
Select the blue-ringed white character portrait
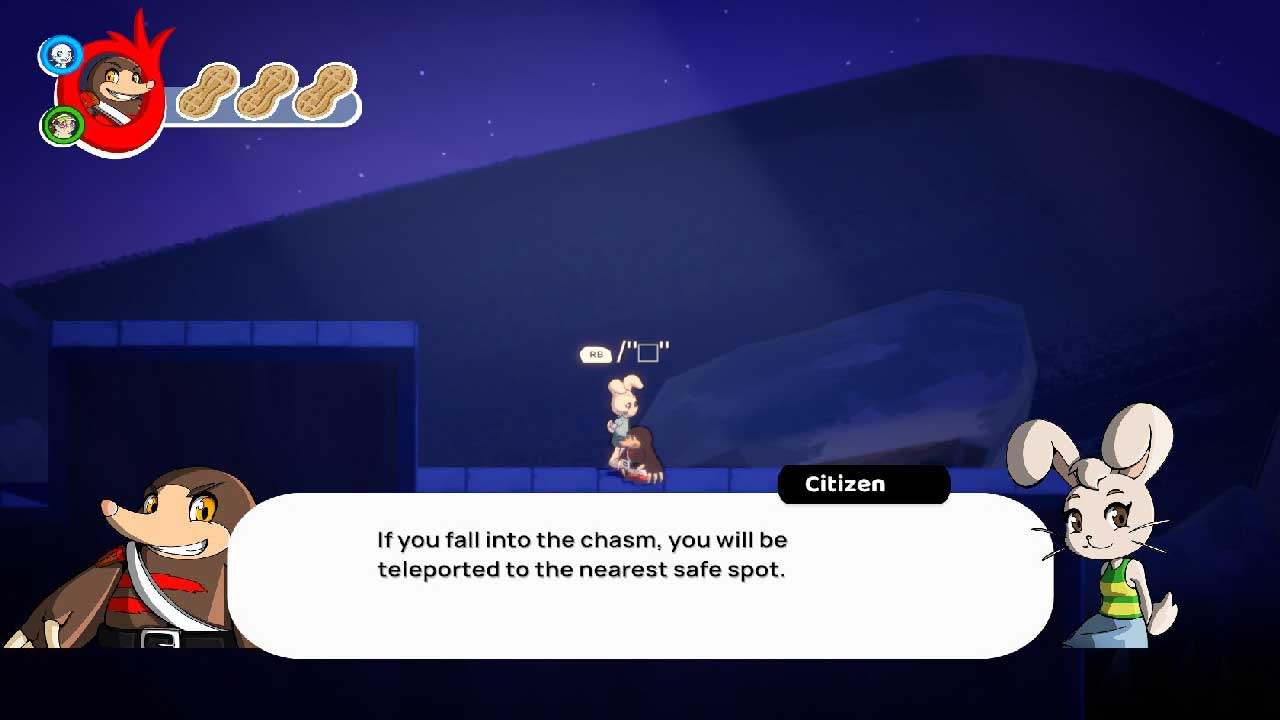pos(60,55)
